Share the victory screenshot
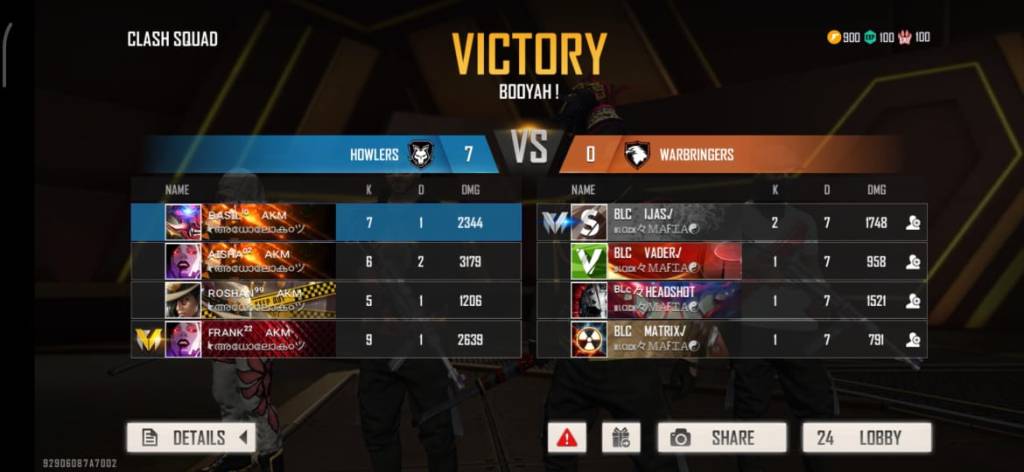Screen dimensions: 1024x472 pos(720,437)
